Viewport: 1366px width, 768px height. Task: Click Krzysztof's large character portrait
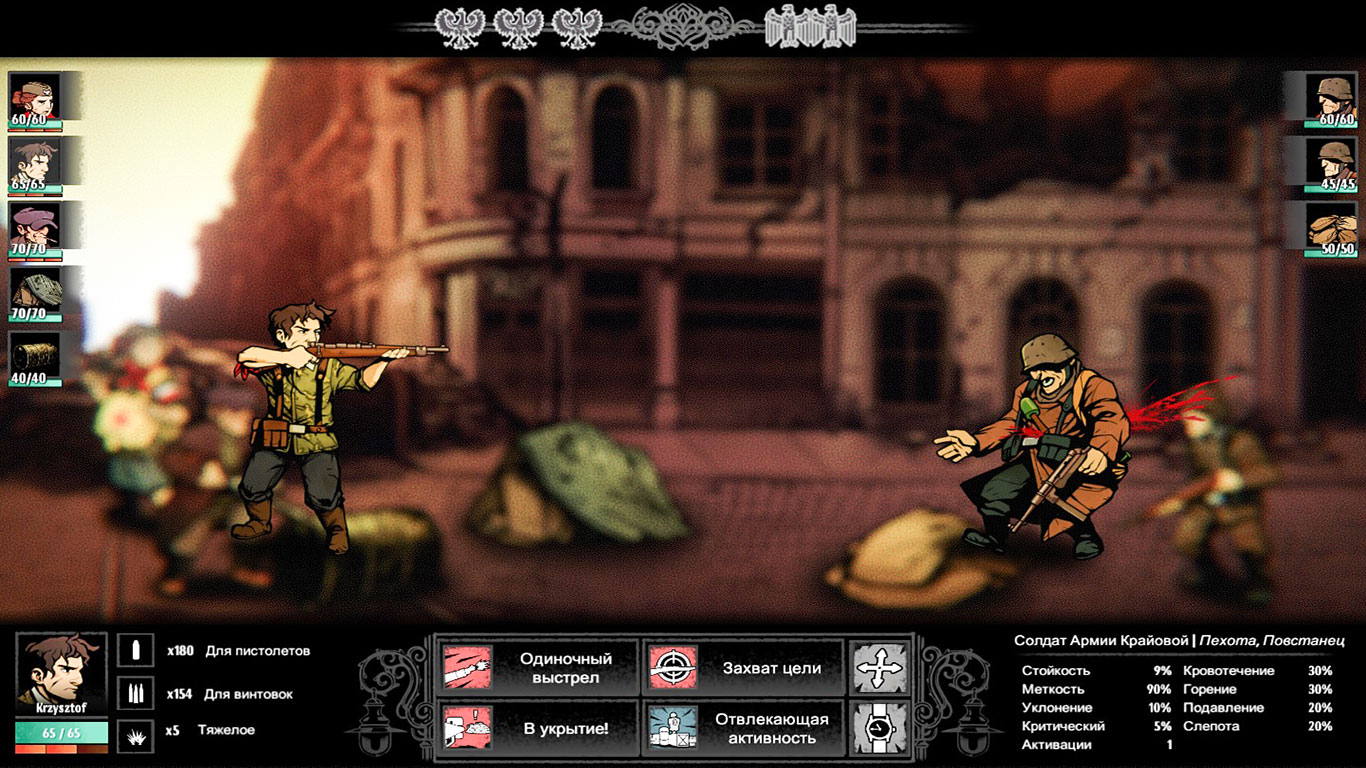pos(61,670)
